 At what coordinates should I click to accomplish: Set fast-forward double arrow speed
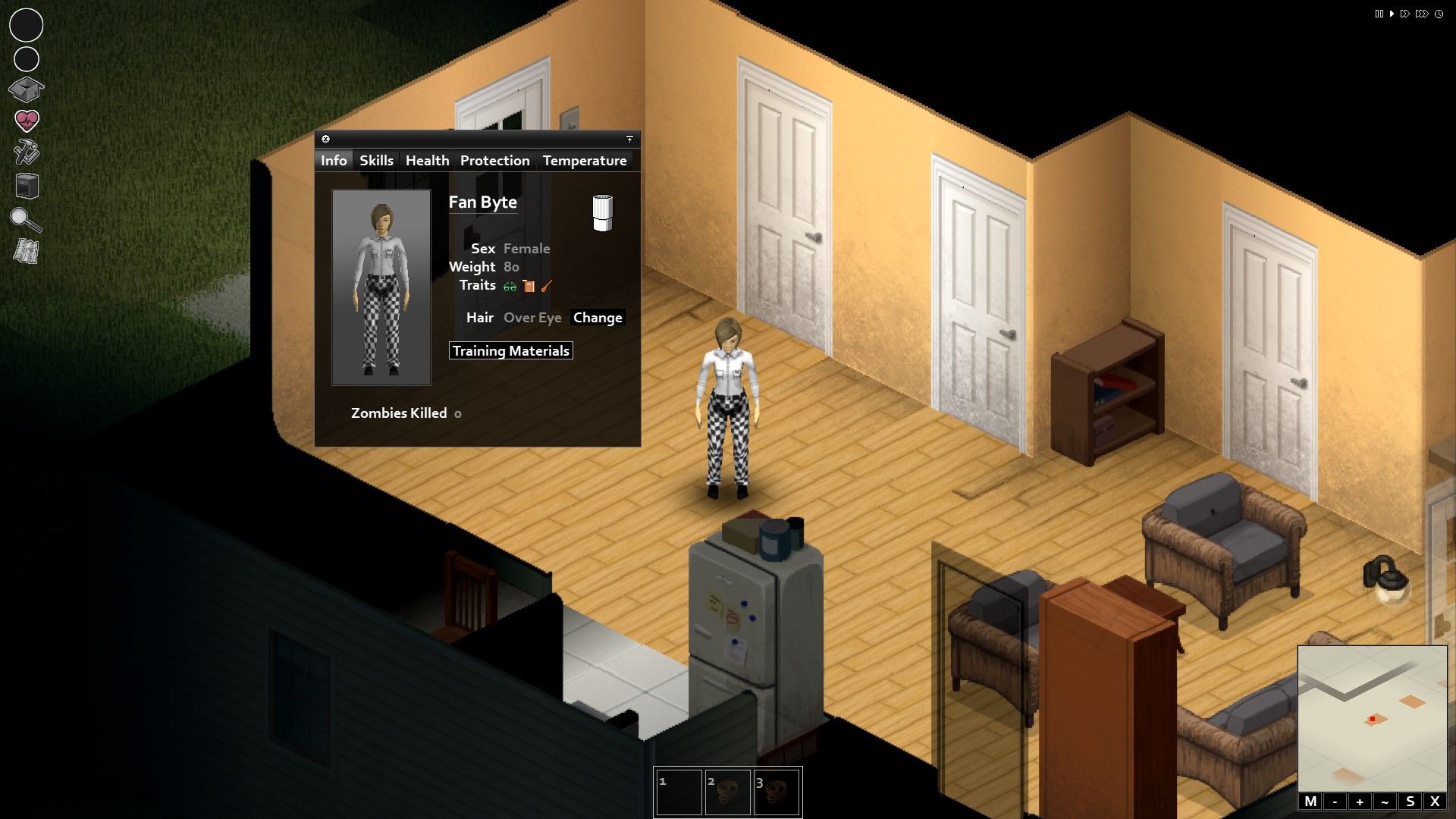(x=1405, y=14)
